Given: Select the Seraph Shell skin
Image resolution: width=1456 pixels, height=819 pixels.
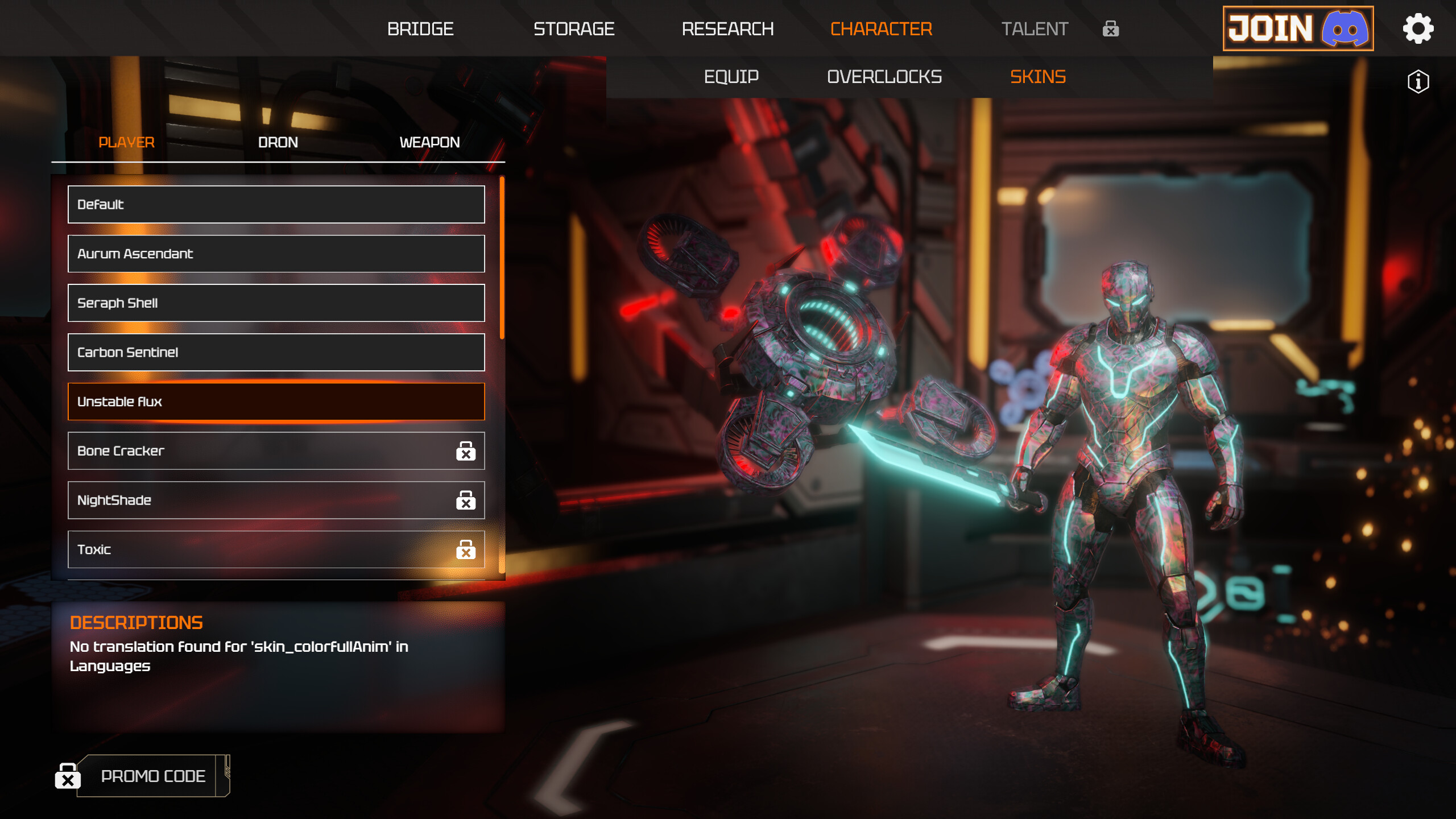Looking at the screenshot, I should click(275, 303).
